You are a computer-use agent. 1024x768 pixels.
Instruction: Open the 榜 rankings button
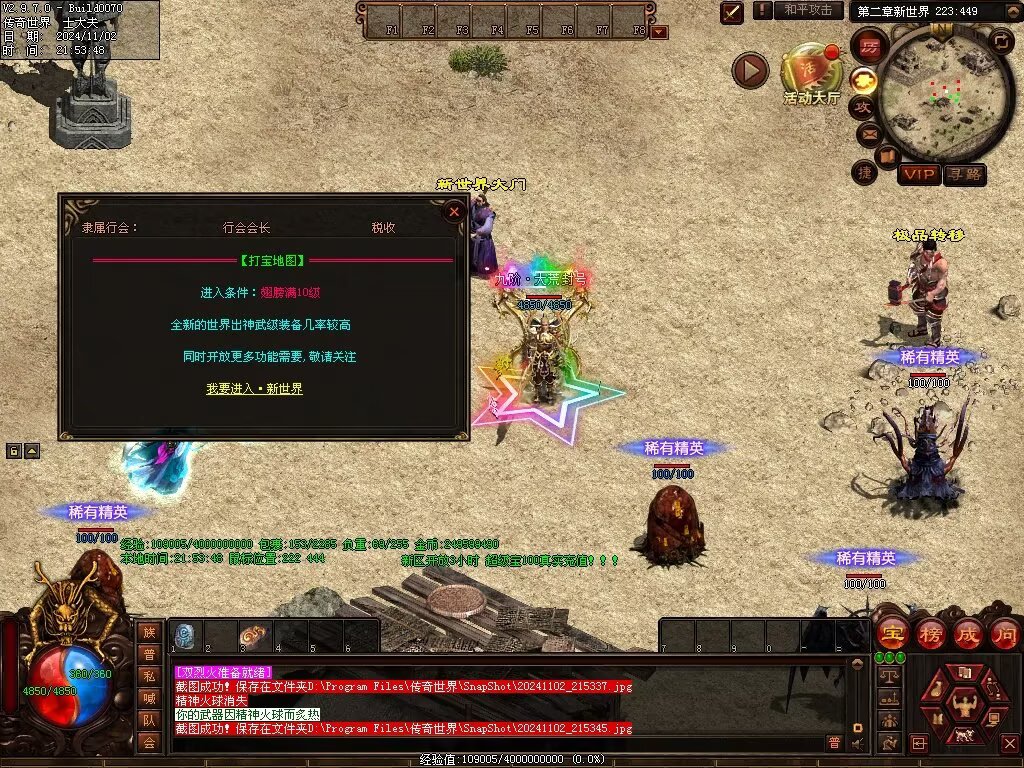pyautogui.click(x=930, y=634)
